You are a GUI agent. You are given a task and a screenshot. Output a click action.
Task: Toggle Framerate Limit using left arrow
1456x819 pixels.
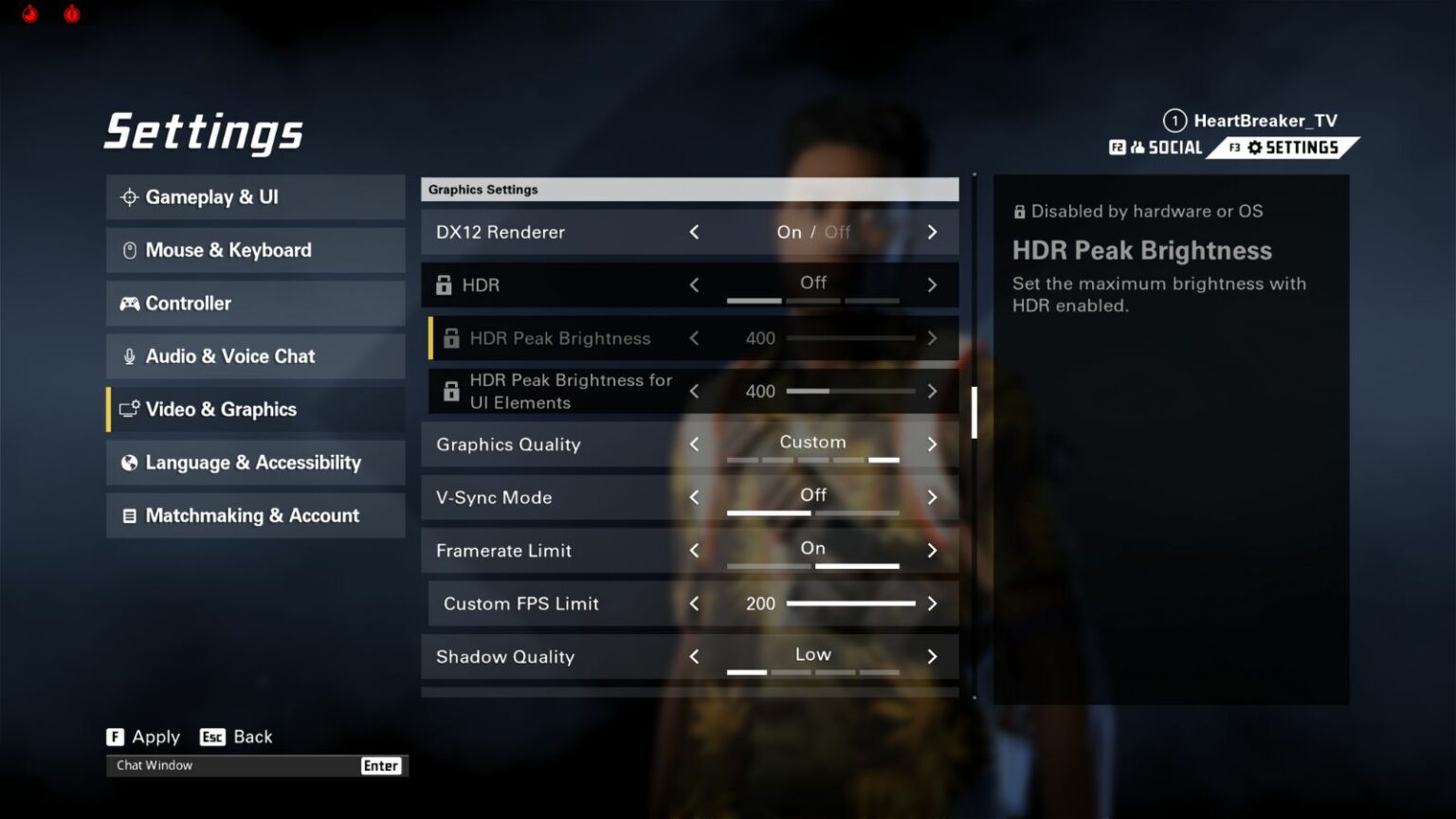point(694,551)
